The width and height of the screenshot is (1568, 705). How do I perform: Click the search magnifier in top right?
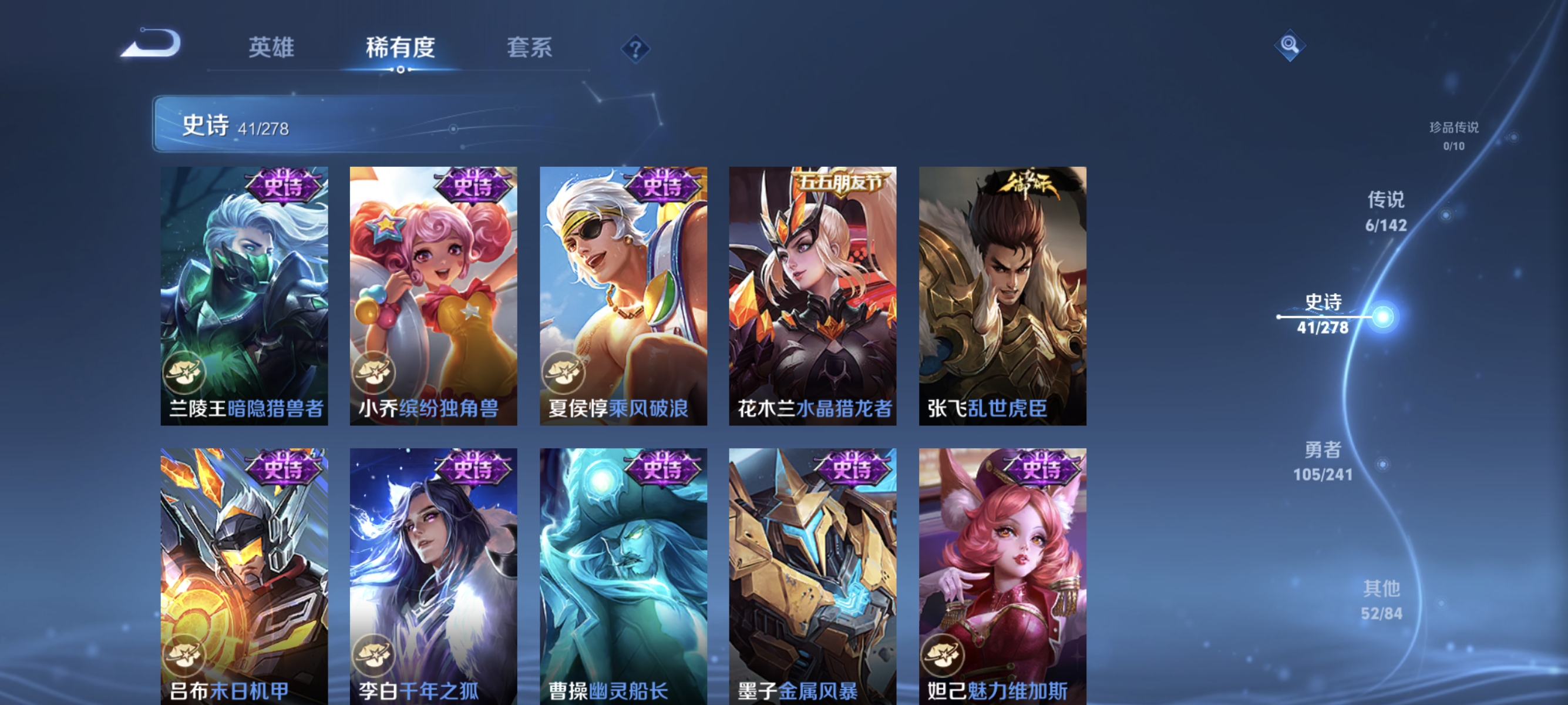point(1290,45)
